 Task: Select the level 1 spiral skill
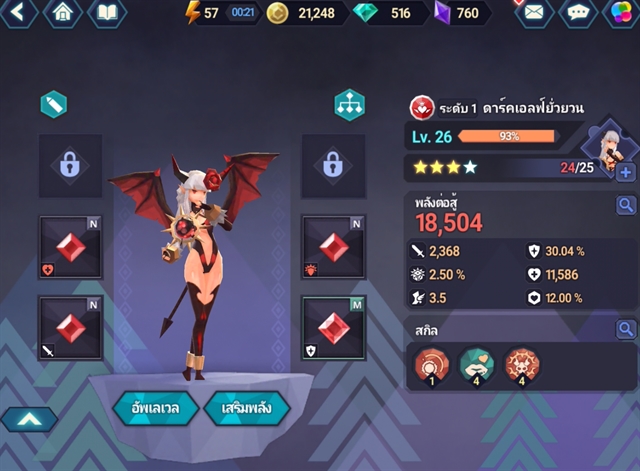pyautogui.click(x=430, y=367)
